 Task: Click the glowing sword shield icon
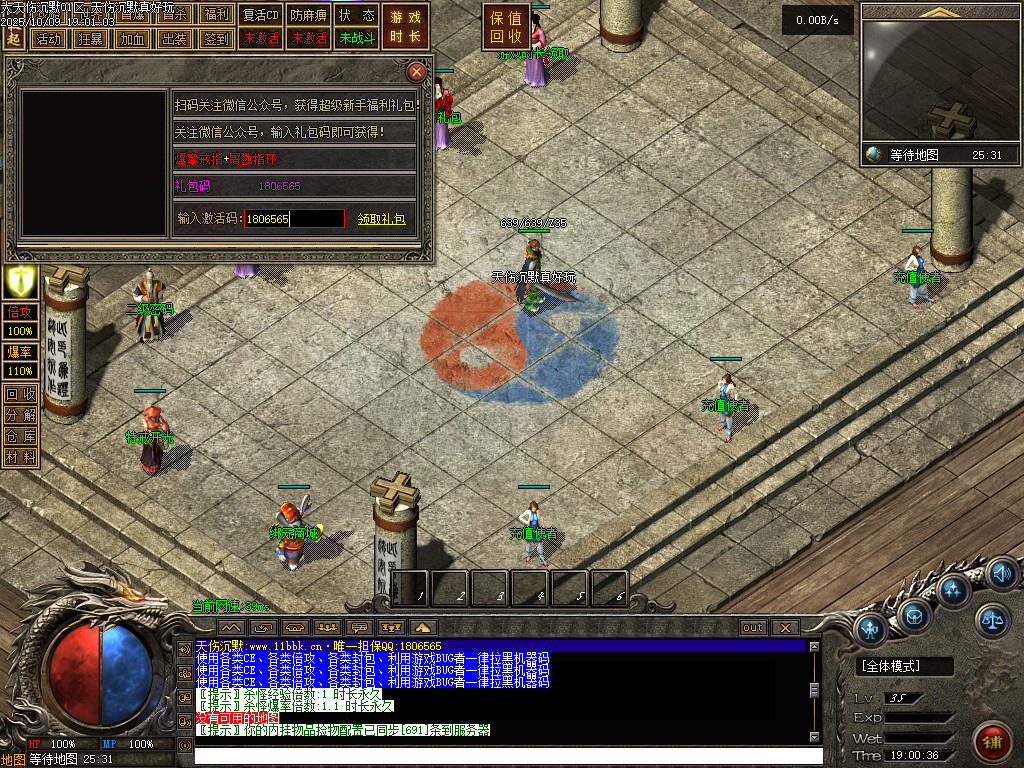pos(21,281)
